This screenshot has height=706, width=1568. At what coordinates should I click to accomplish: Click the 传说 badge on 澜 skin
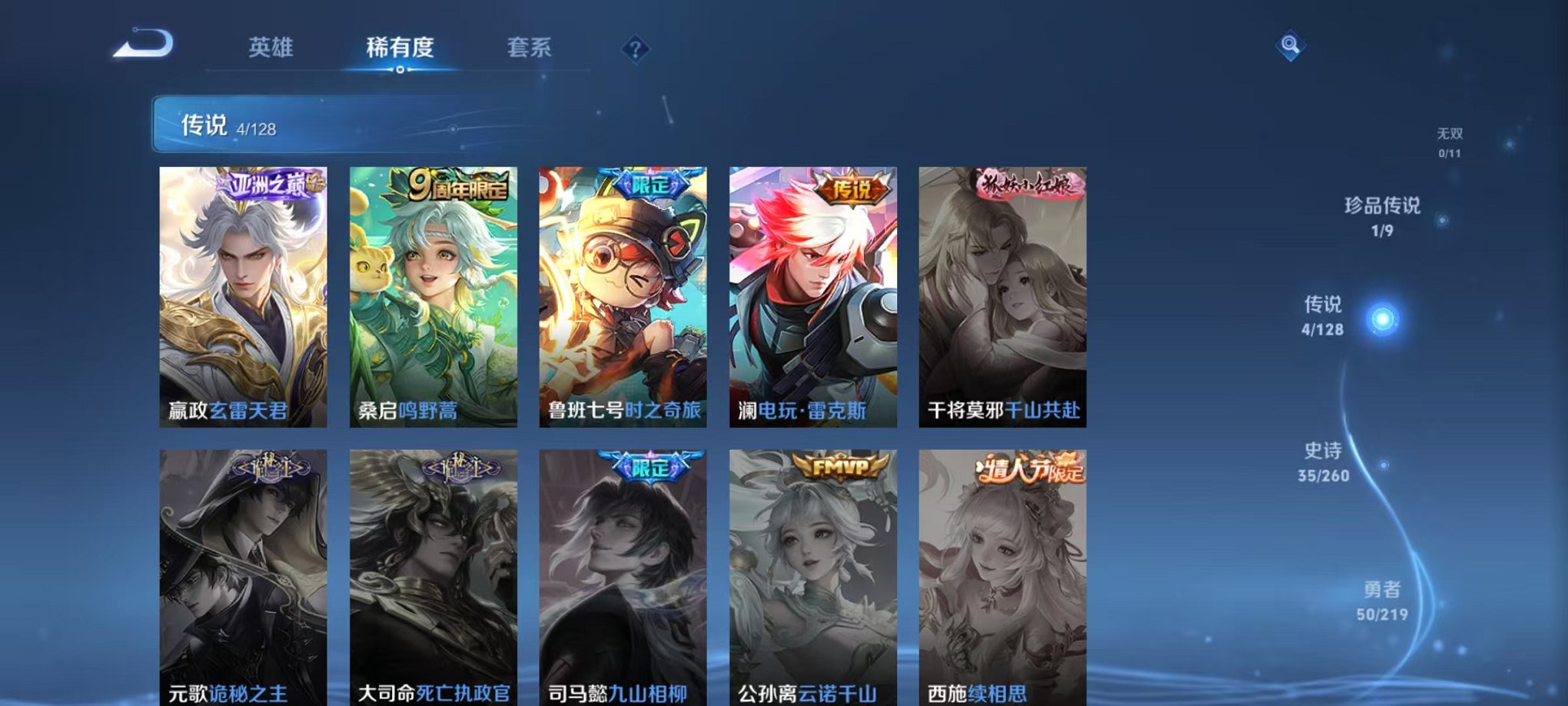pyautogui.click(x=852, y=187)
